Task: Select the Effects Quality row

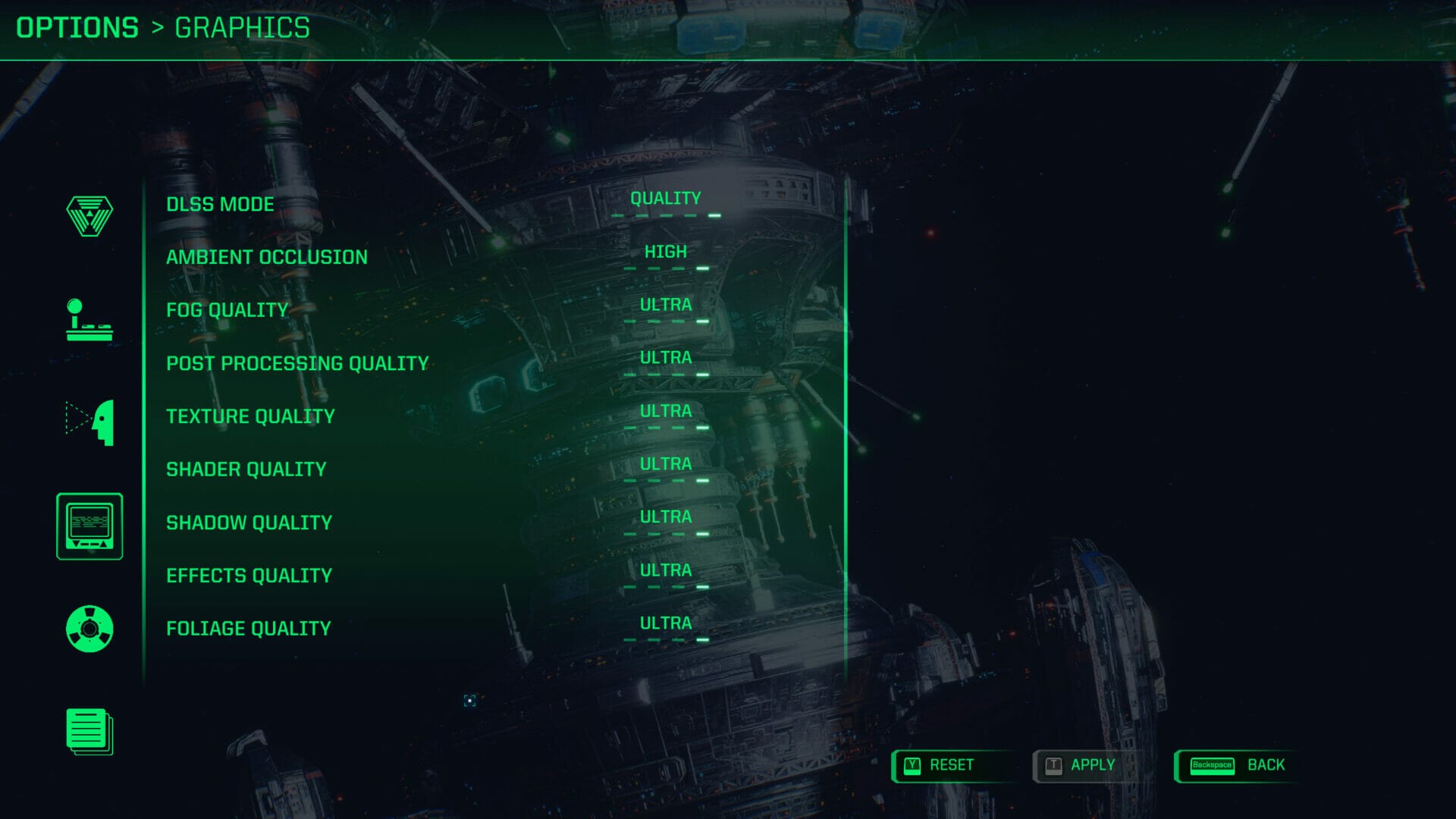Action: [x=249, y=576]
